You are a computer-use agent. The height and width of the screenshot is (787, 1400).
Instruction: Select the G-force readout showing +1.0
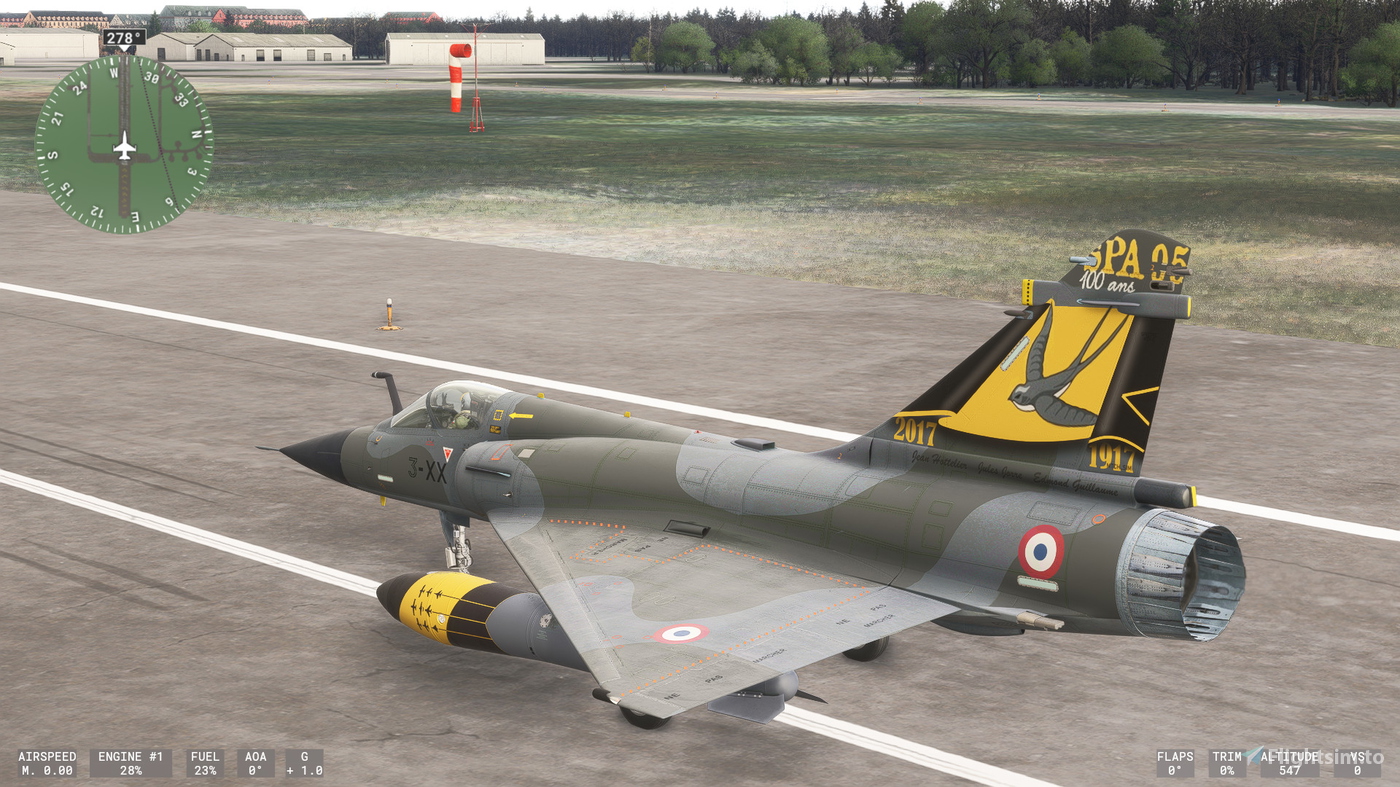306,764
